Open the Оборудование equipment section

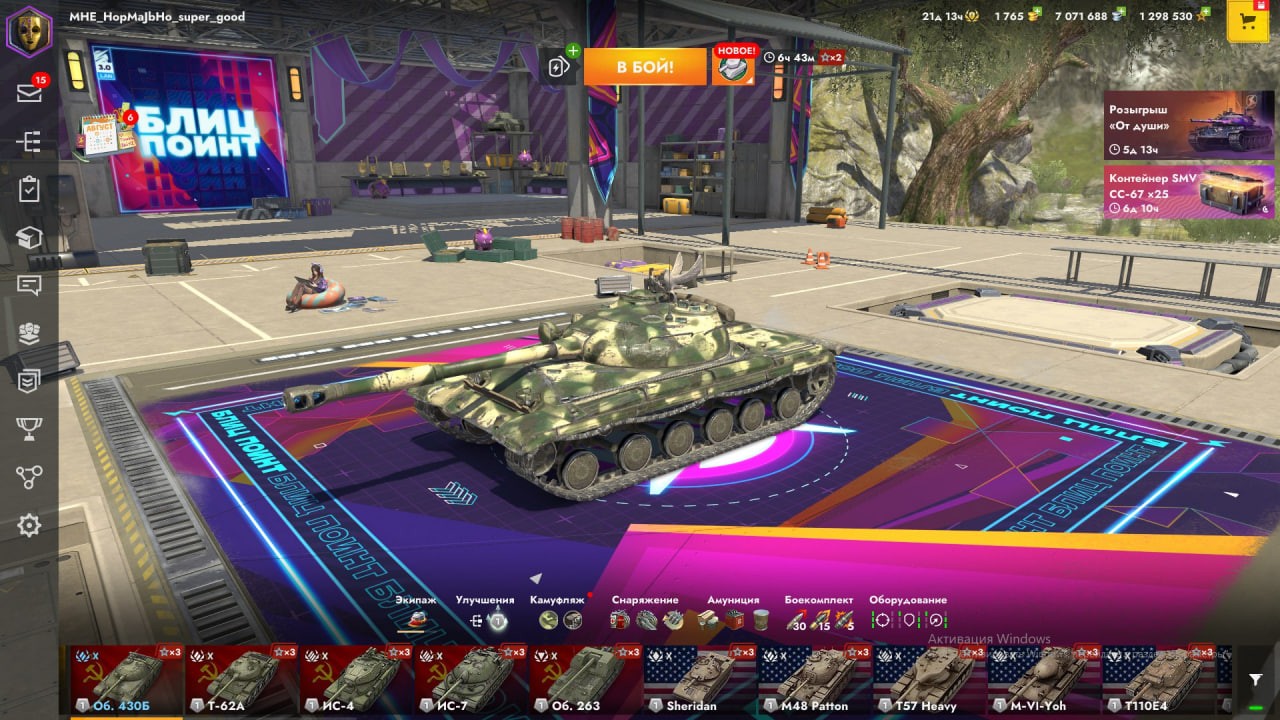point(908,619)
